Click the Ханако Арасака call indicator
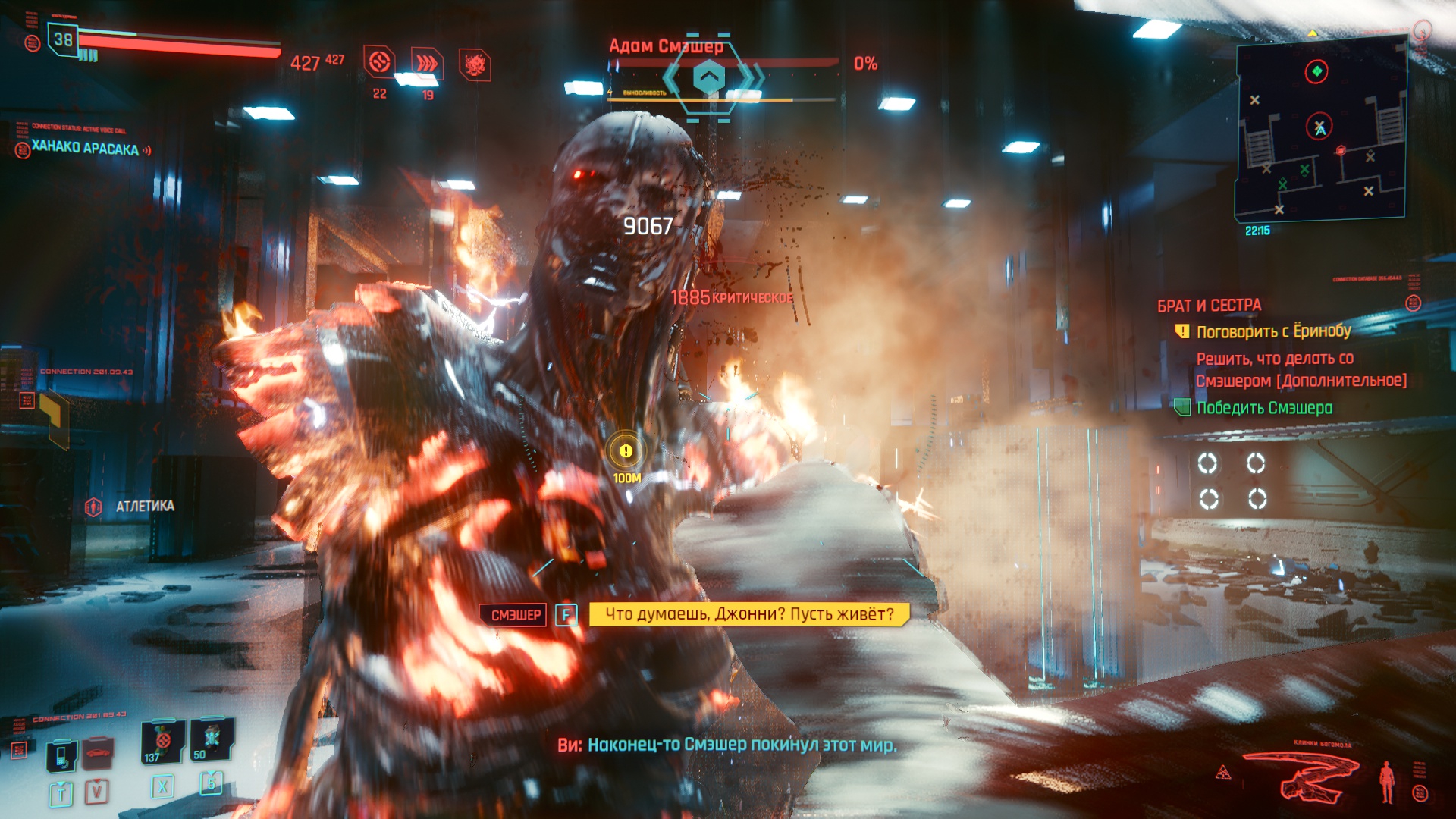Image resolution: width=1456 pixels, height=819 pixels. pos(85,148)
